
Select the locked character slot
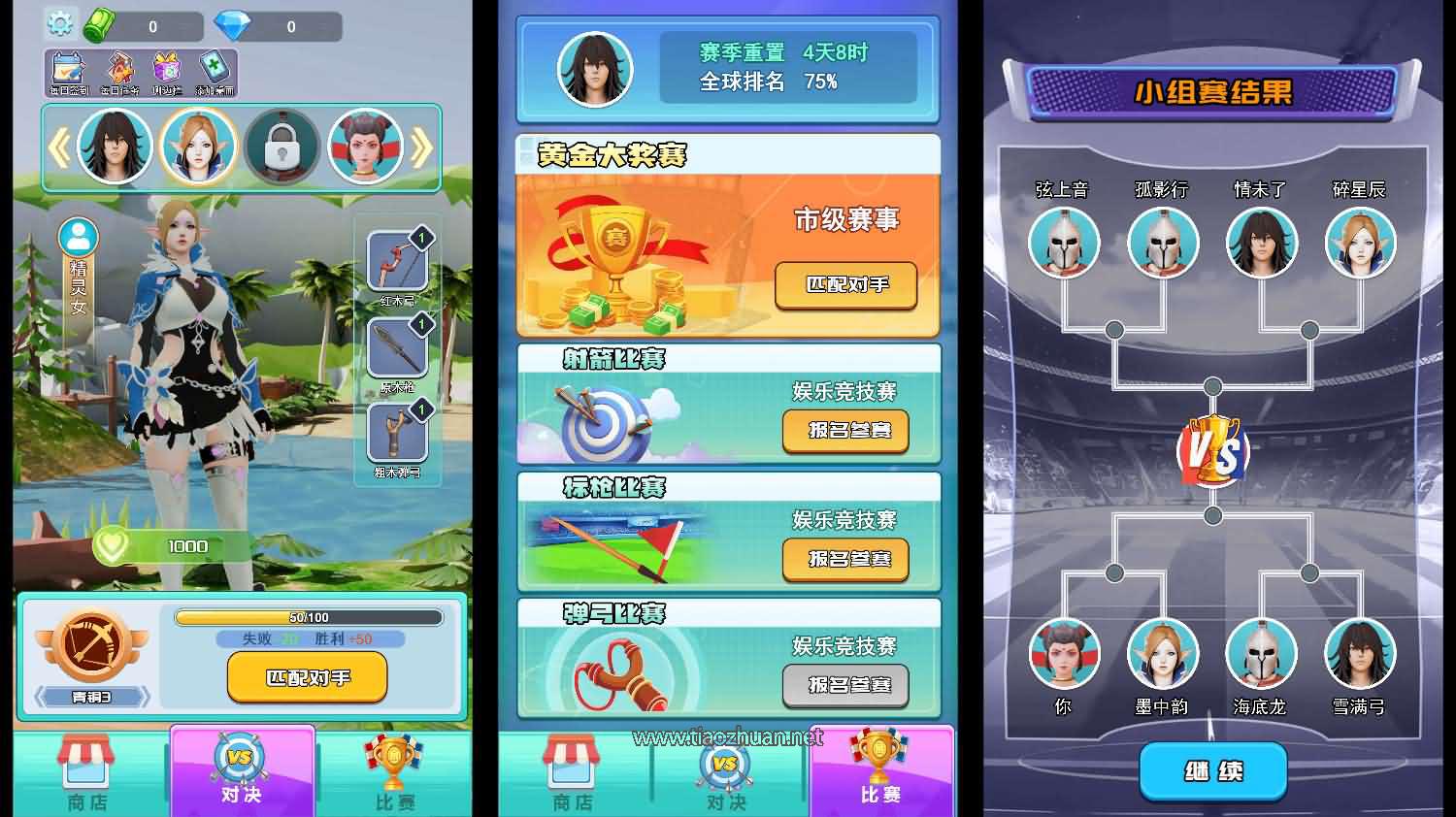pos(282,146)
